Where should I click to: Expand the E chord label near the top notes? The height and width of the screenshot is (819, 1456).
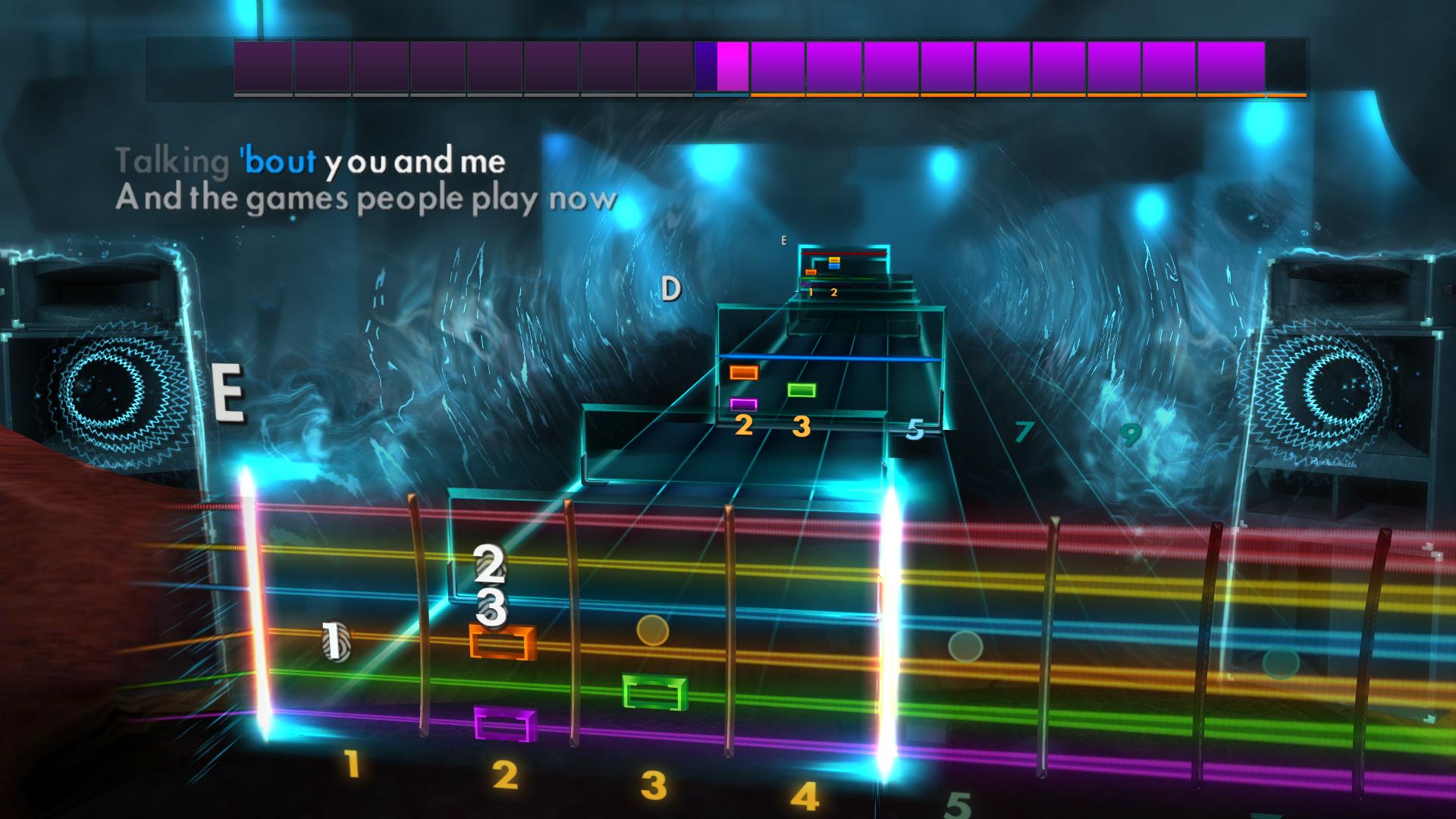tap(783, 241)
